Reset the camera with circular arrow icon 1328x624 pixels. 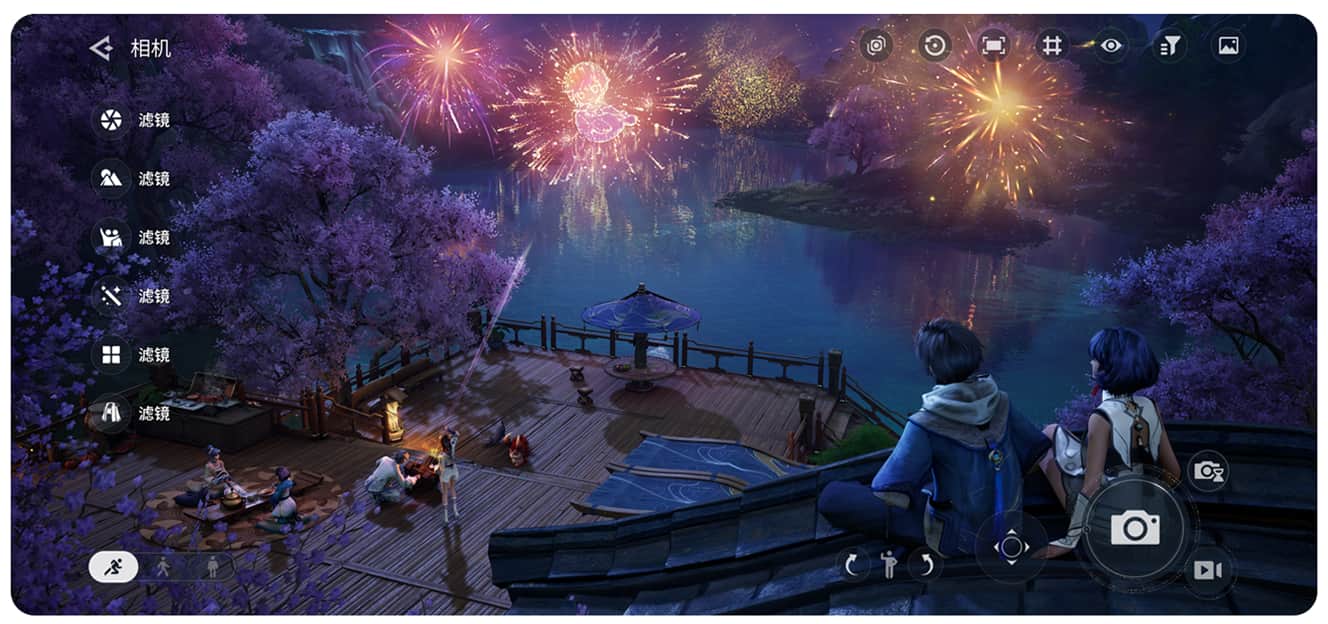tap(935, 45)
